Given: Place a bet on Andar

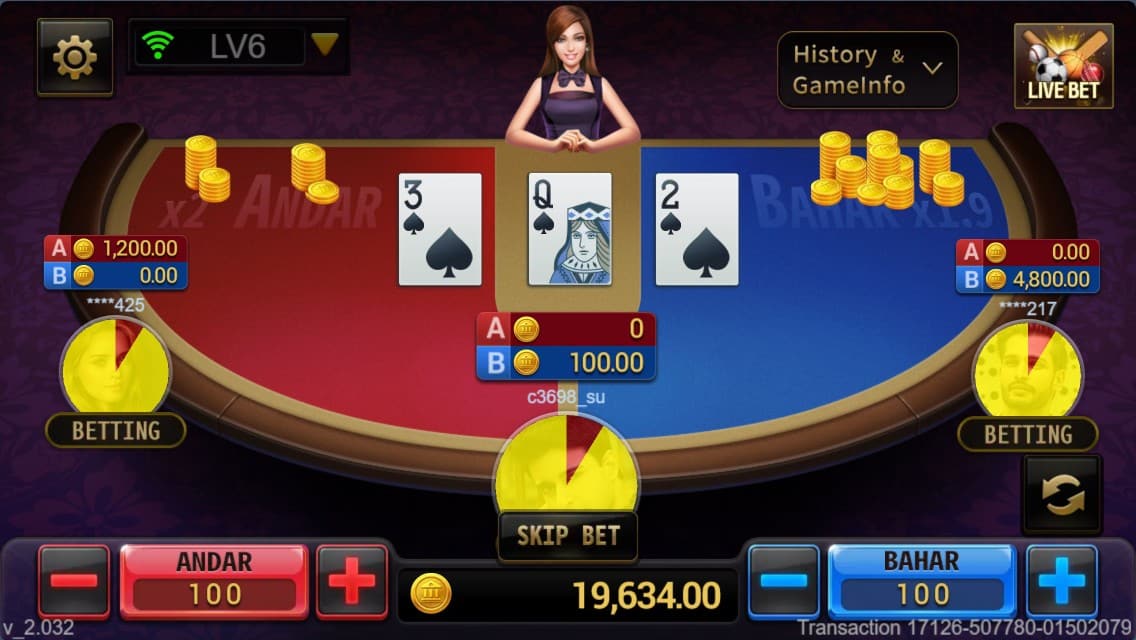Looking at the screenshot, I should 214,581.
